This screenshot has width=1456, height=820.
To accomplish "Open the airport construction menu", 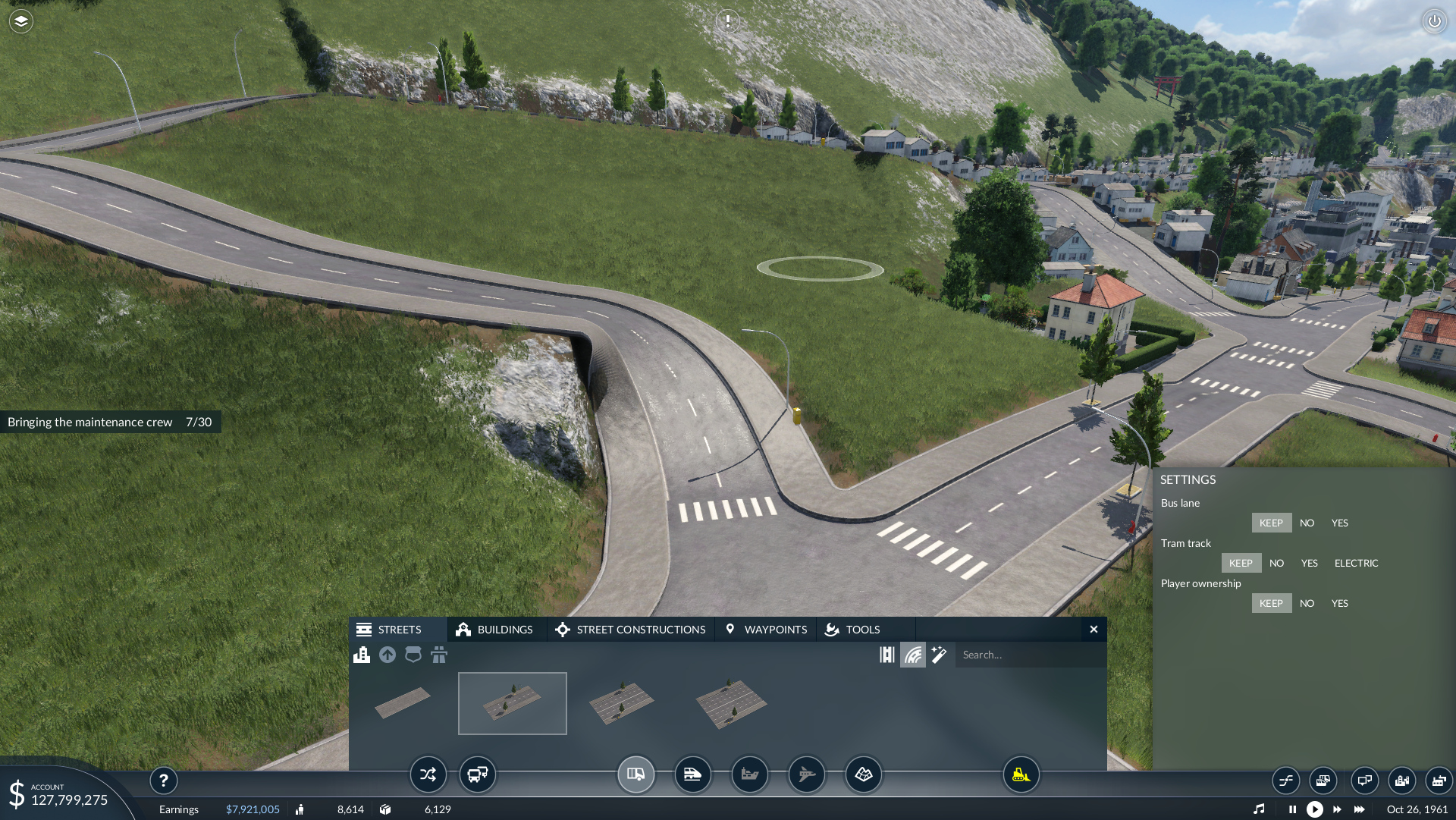I will [x=806, y=774].
